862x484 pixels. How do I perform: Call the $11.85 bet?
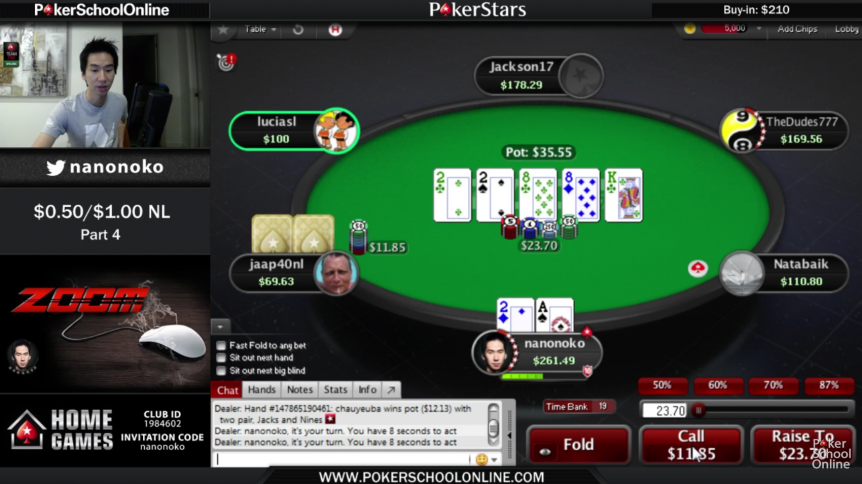click(691, 445)
